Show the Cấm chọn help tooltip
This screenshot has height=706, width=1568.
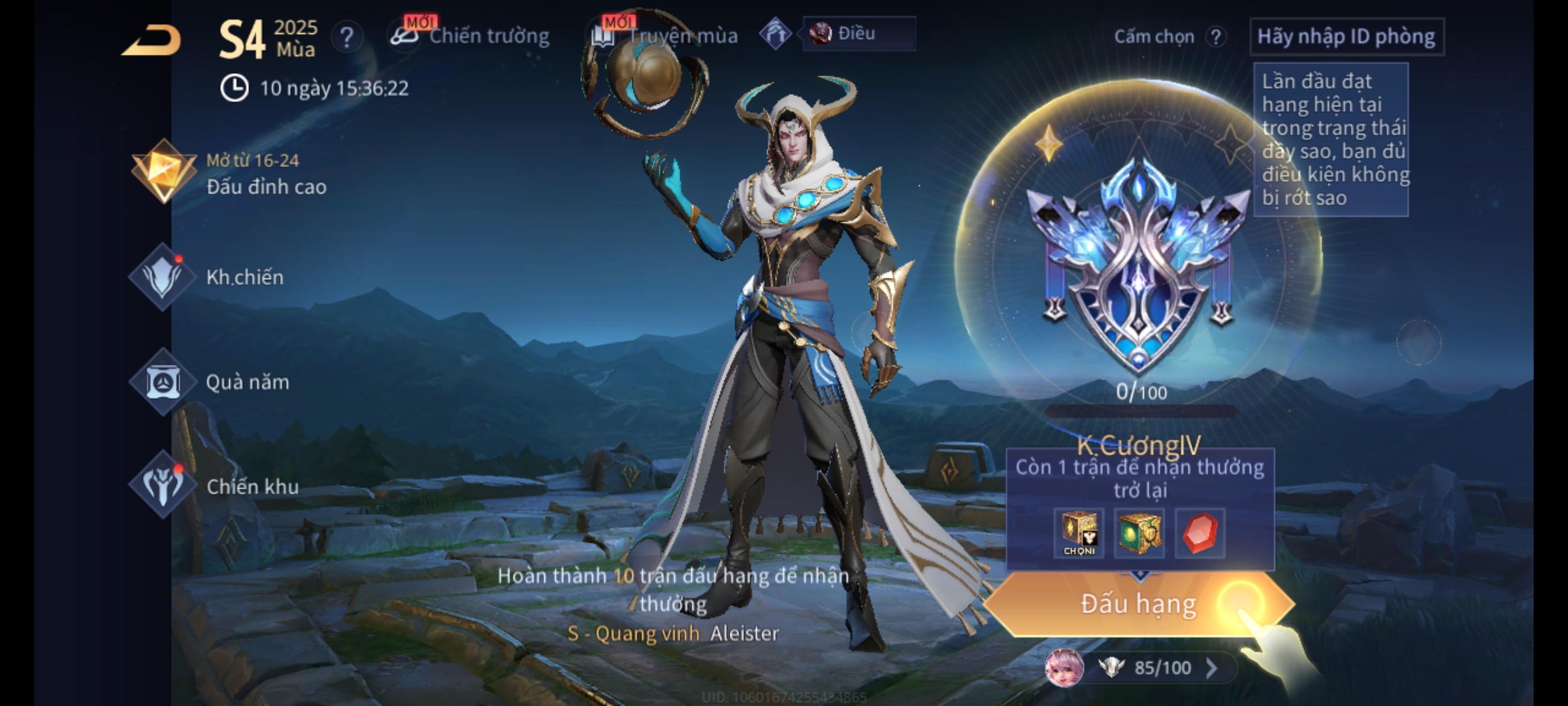(1215, 37)
